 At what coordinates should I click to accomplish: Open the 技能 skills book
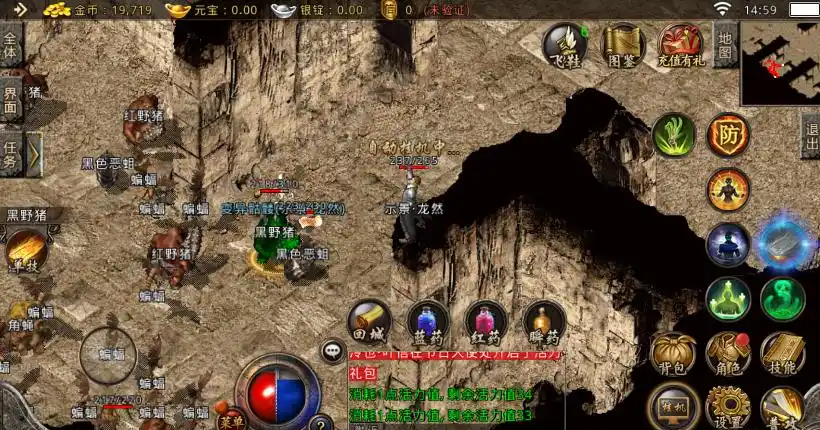coord(782,354)
